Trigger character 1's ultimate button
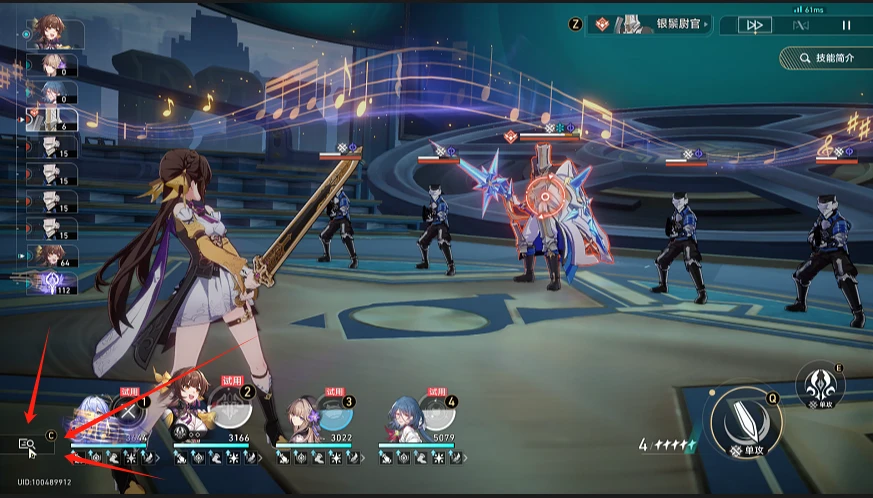This screenshot has height=498, width=873. 126,413
